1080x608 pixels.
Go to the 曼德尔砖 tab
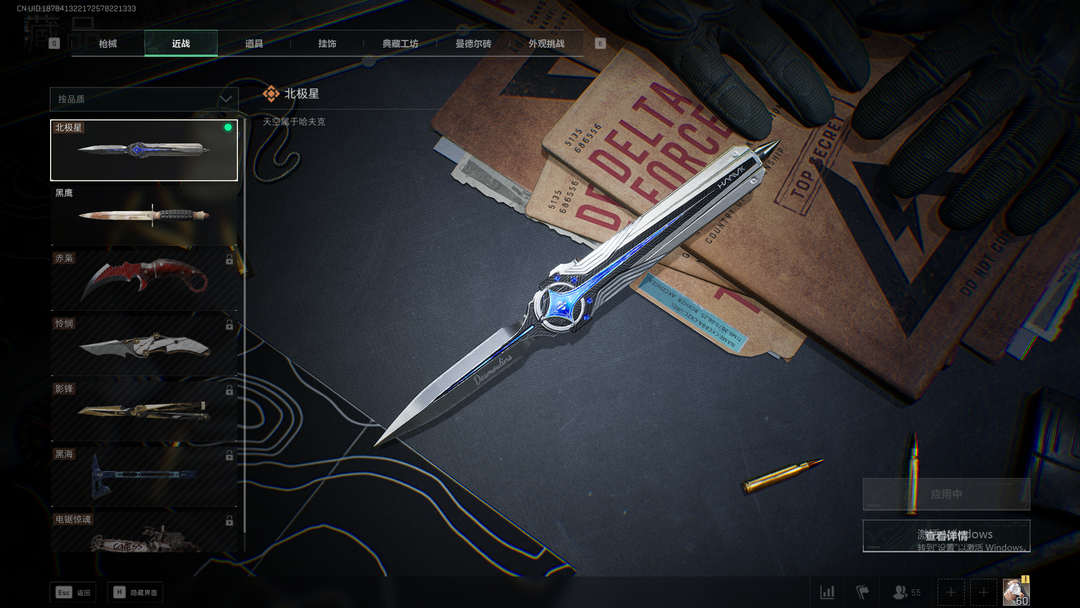tap(473, 44)
